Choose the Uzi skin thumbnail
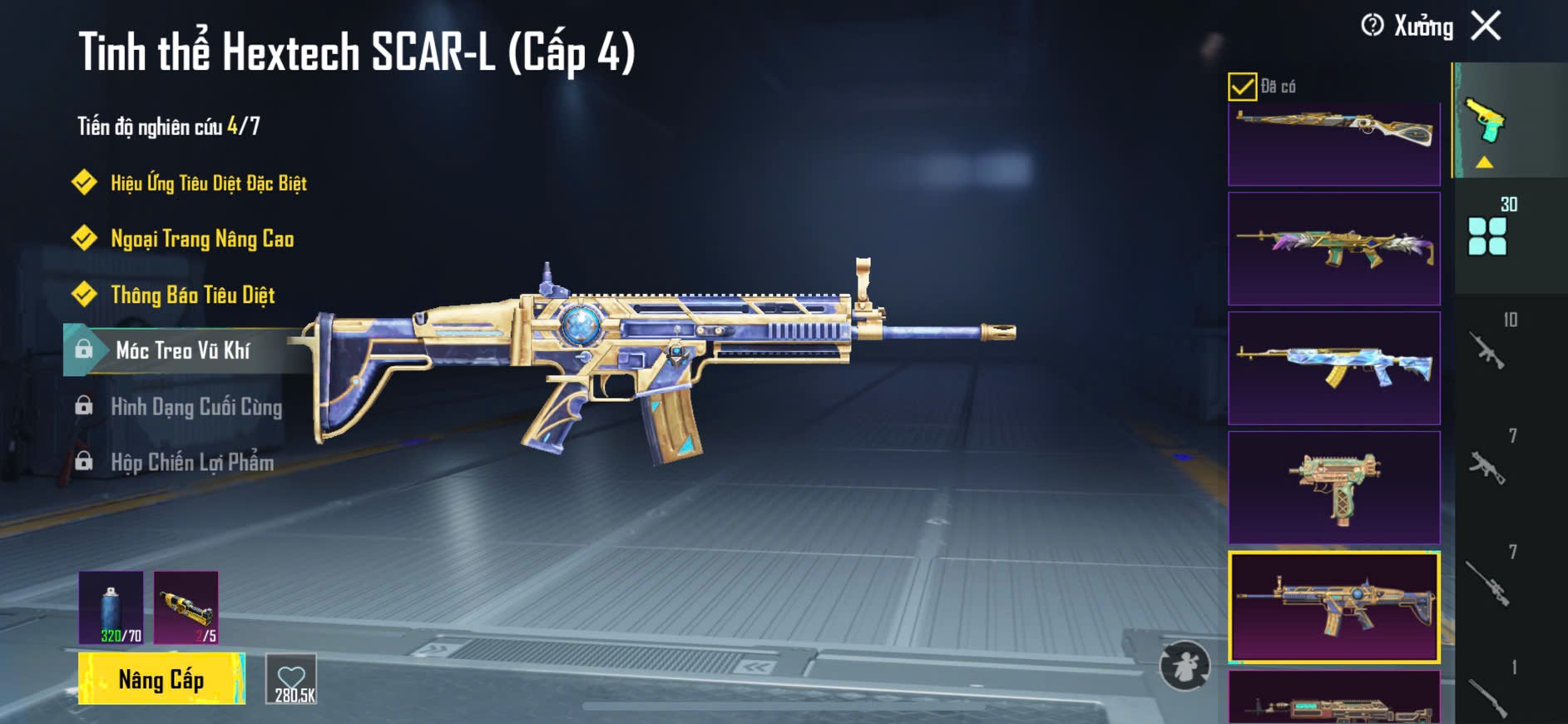The width and height of the screenshot is (1568, 724). [1333, 488]
